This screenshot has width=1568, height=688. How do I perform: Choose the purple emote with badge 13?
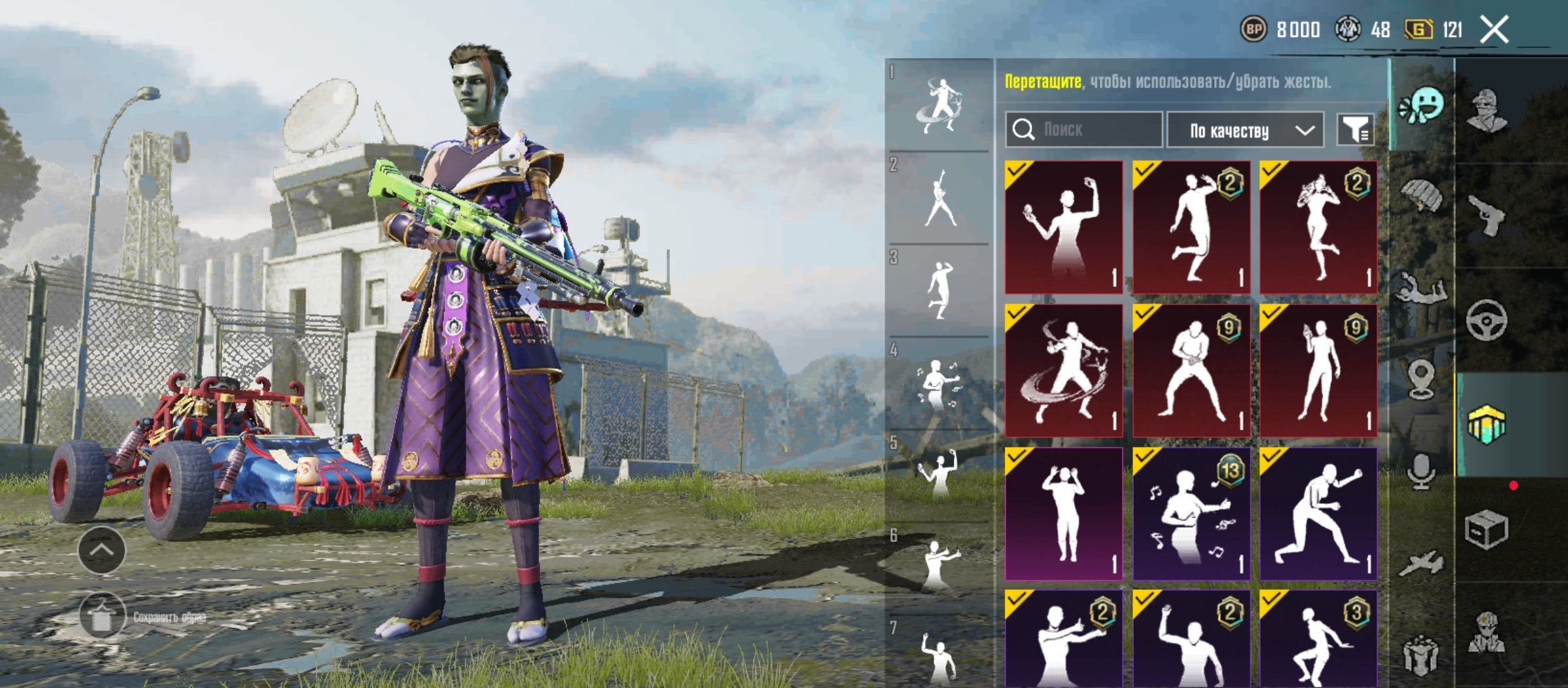pyautogui.click(x=1191, y=513)
